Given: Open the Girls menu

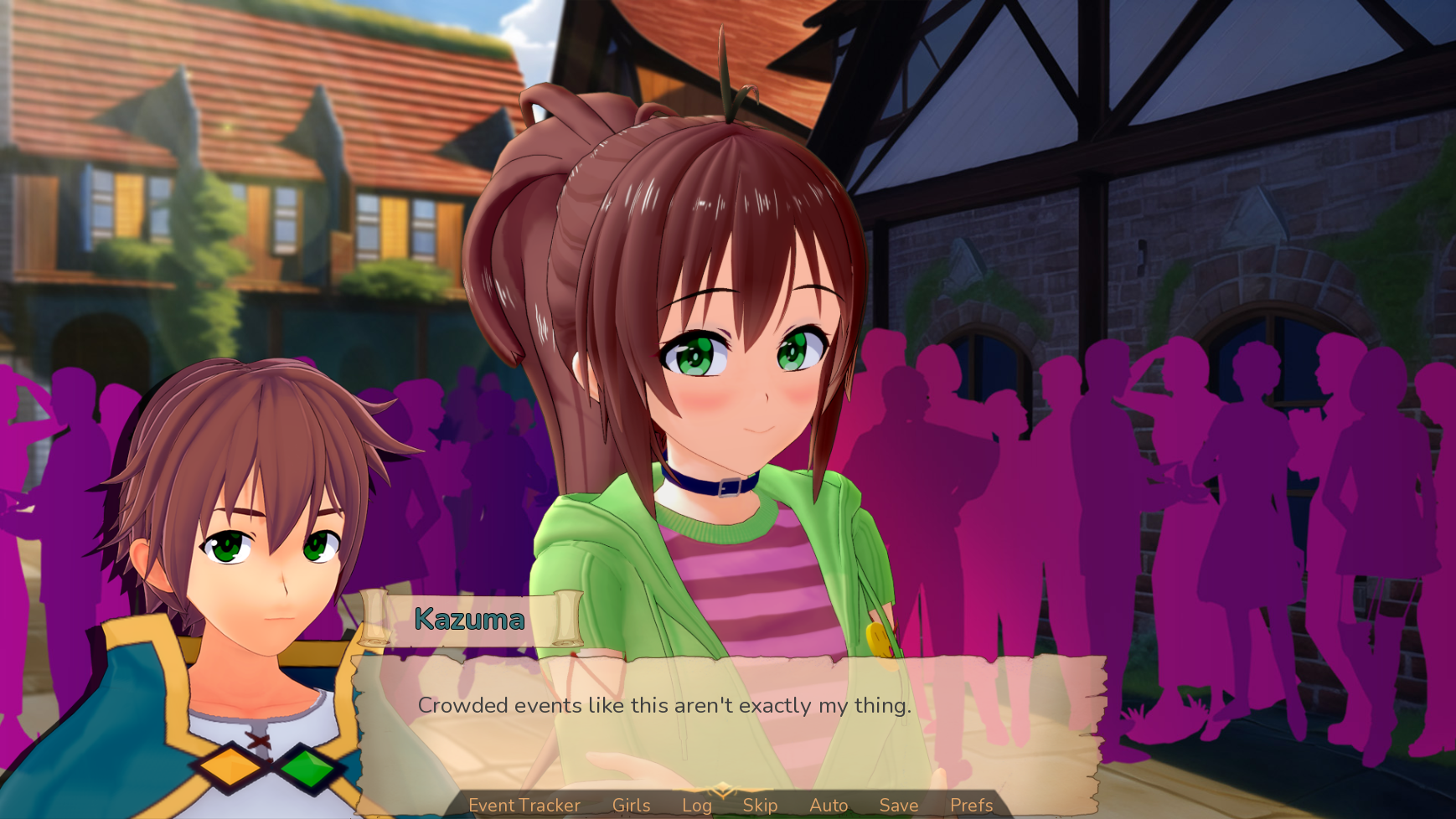Looking at the screenshot, I should click(631, 805).
